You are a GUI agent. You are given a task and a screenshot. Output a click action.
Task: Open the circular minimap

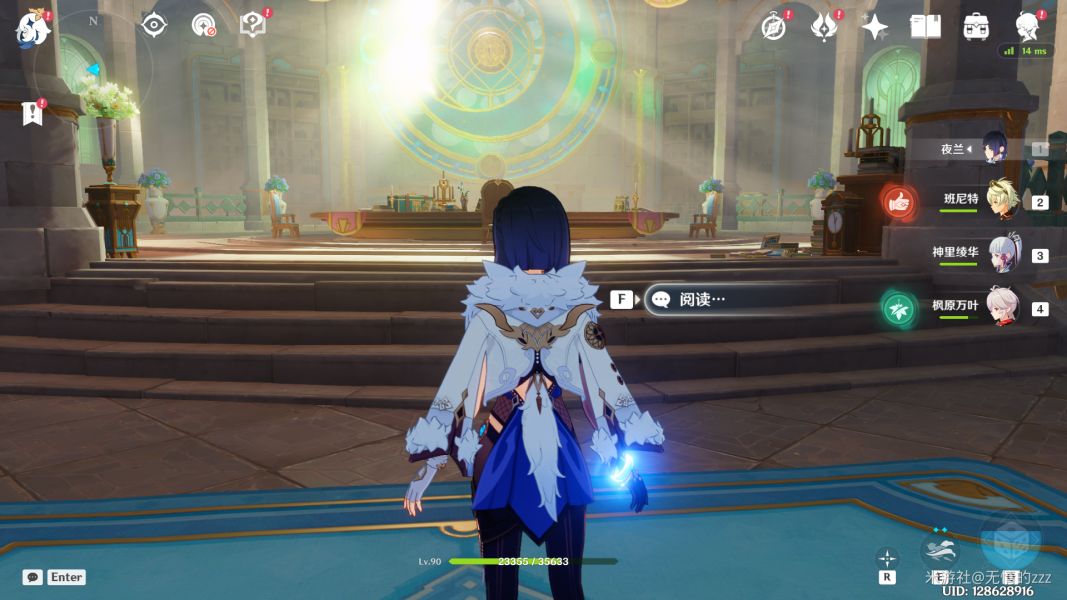(x=94, y=67)
